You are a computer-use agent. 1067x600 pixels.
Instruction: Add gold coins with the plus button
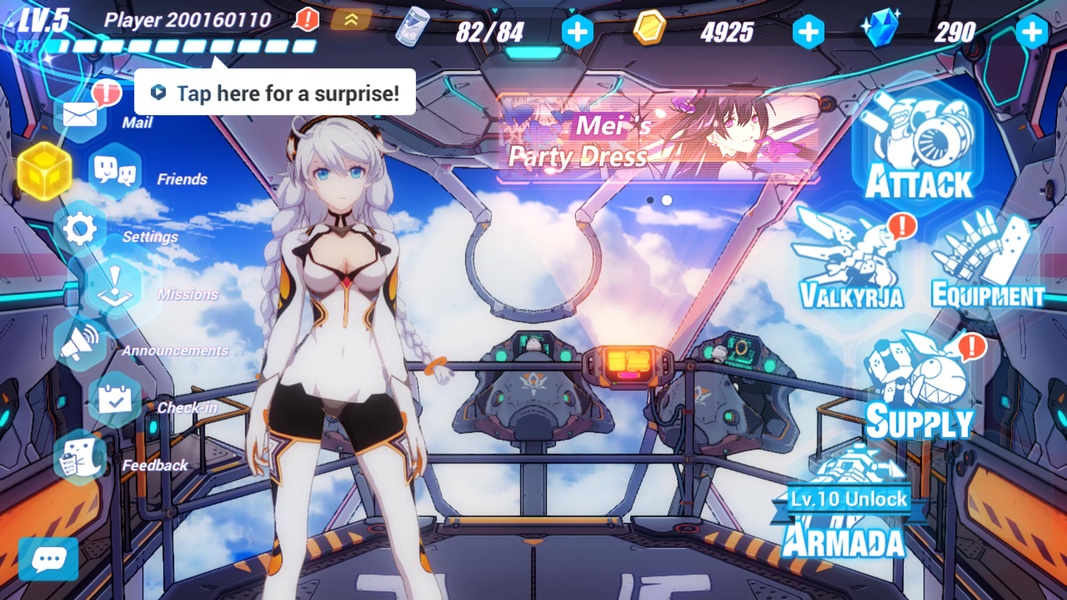(808, 32)
